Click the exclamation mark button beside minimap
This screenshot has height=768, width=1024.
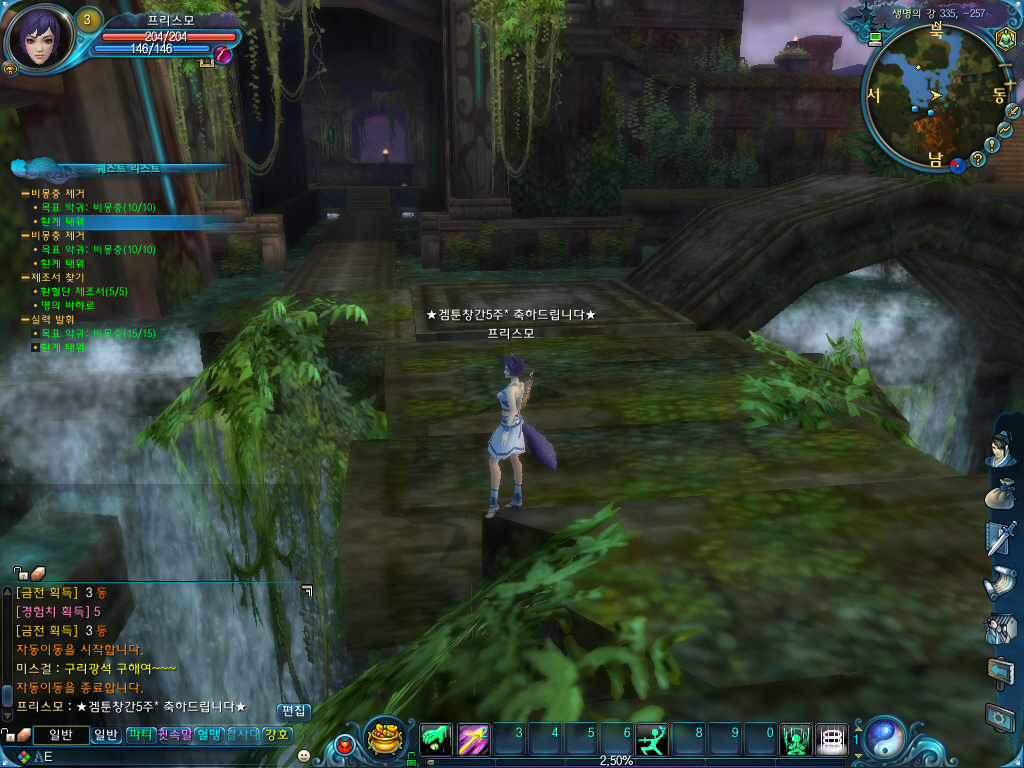(991, 144)
